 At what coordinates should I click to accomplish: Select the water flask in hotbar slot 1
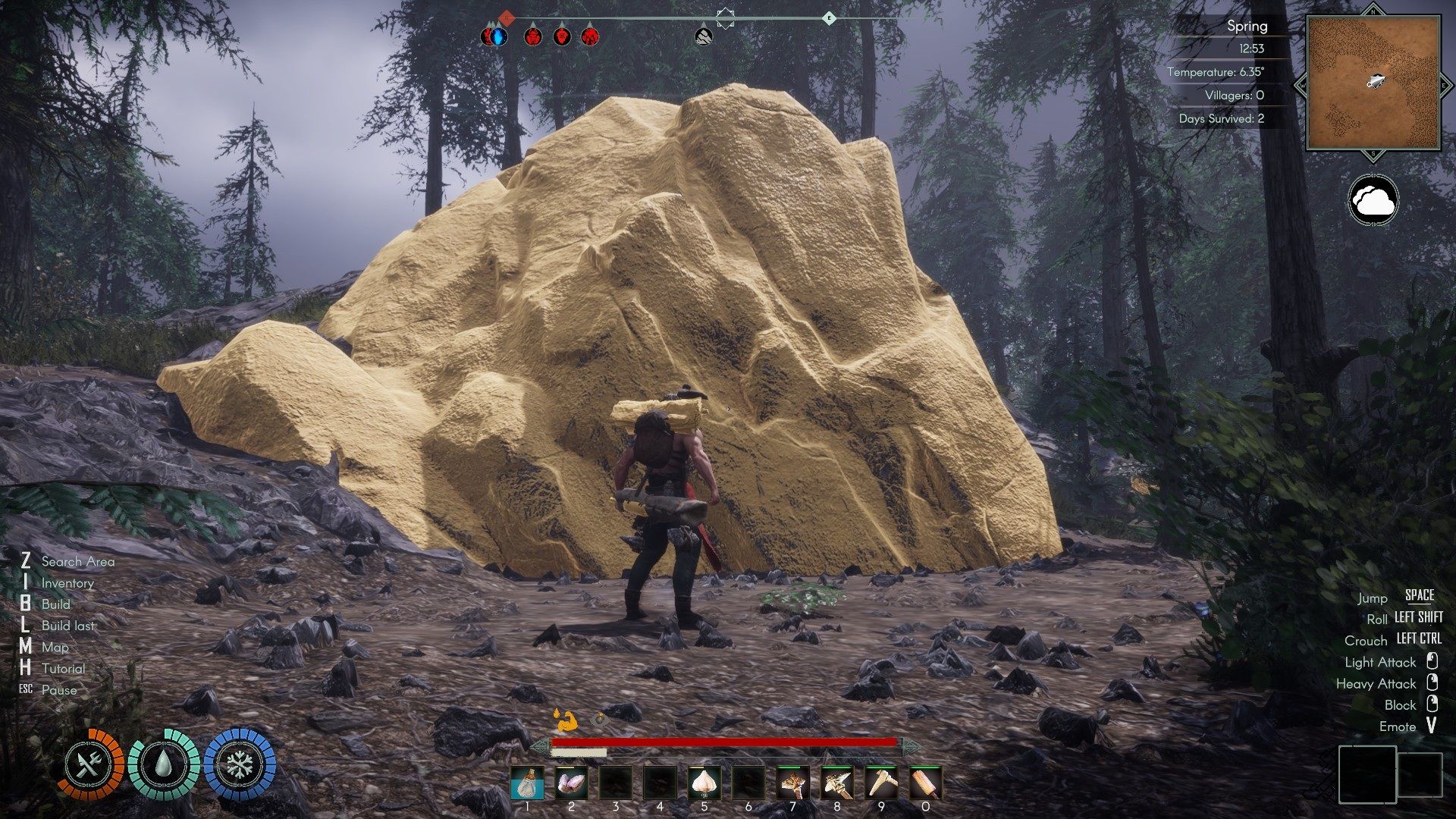click(527, 783)
